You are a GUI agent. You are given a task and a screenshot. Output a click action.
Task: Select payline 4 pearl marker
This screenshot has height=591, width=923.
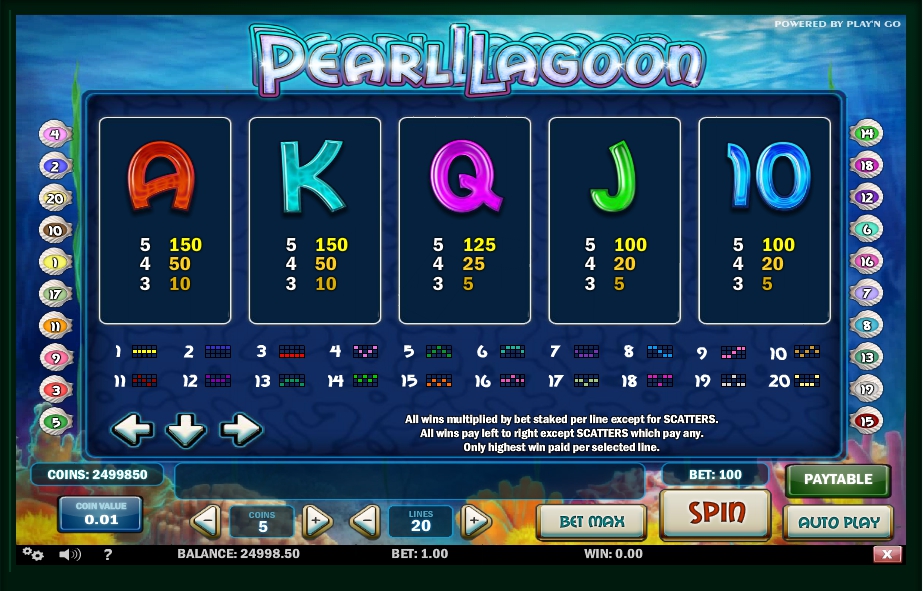tap(54, 134)
